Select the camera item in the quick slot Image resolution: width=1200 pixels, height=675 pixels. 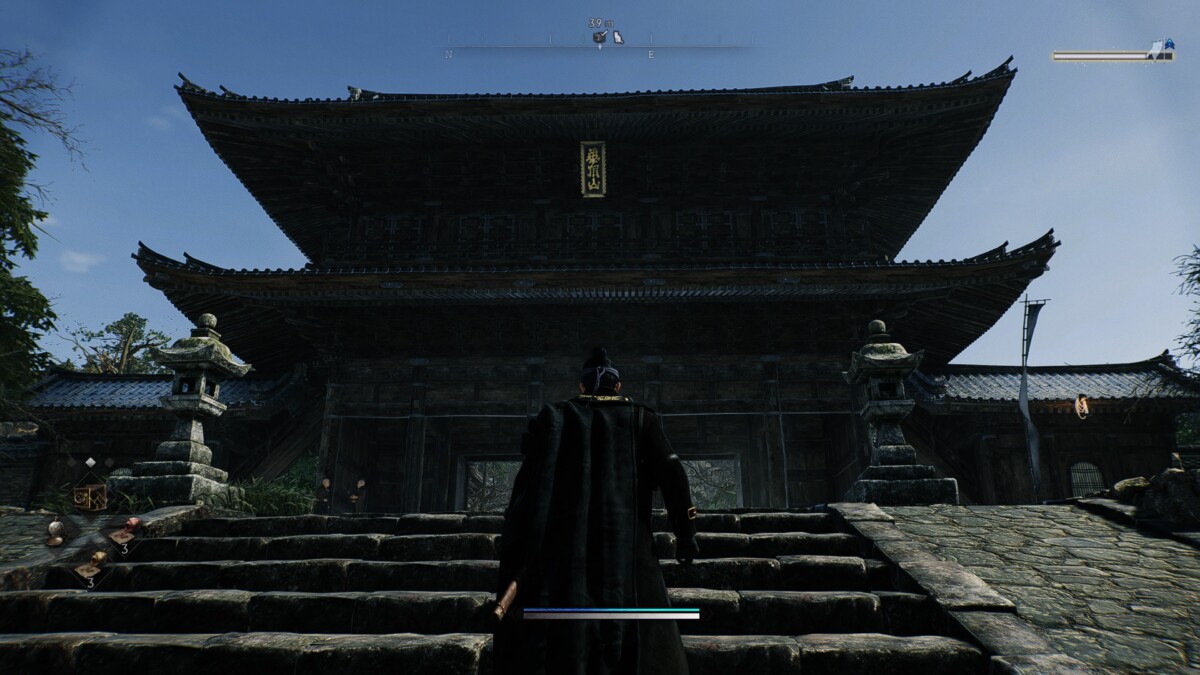click(90, 496)
